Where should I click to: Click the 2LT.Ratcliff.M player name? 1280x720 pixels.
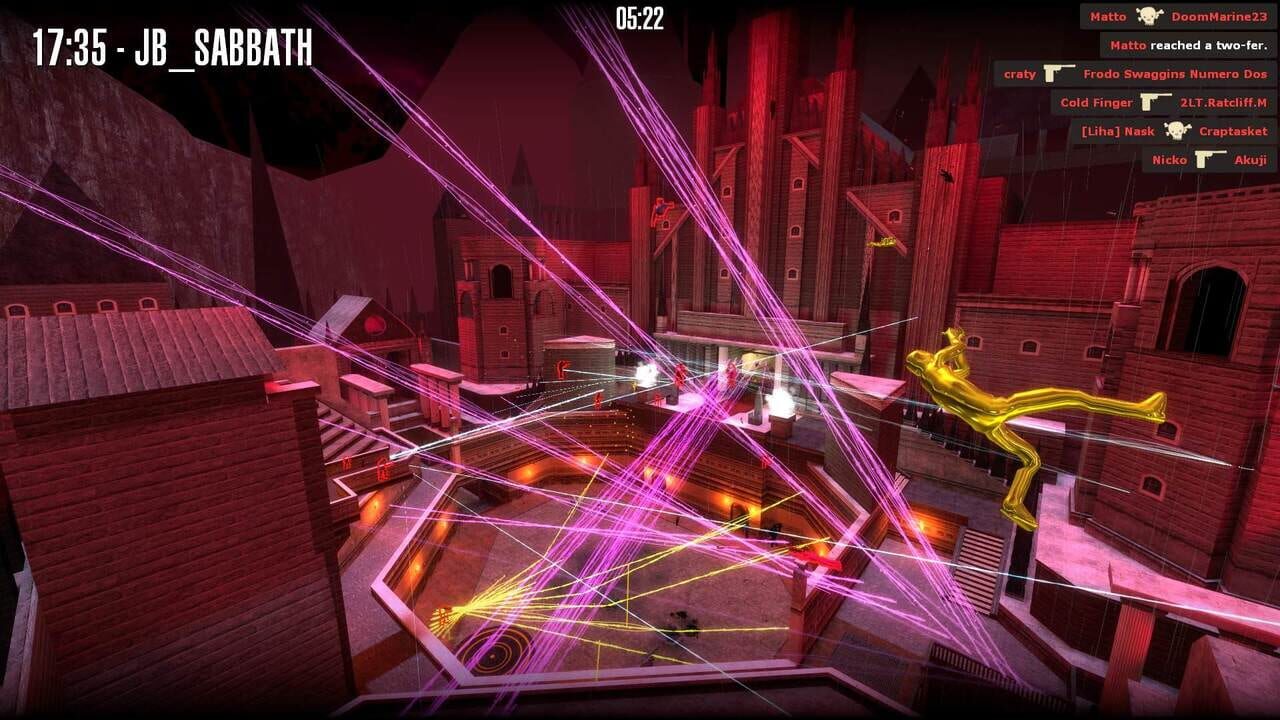coord(1224,102)
